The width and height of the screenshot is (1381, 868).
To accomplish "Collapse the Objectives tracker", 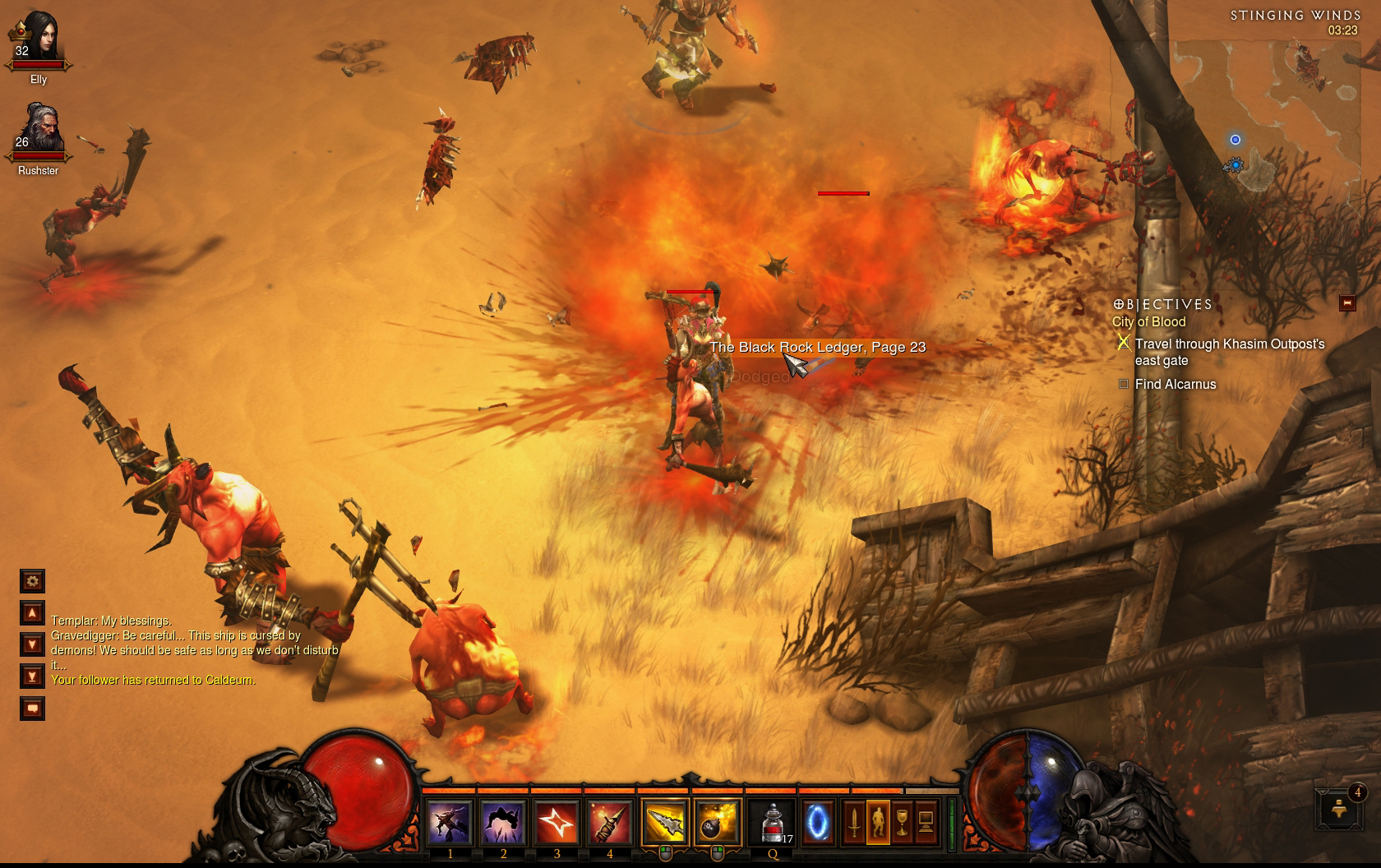I will [1347, 303].
